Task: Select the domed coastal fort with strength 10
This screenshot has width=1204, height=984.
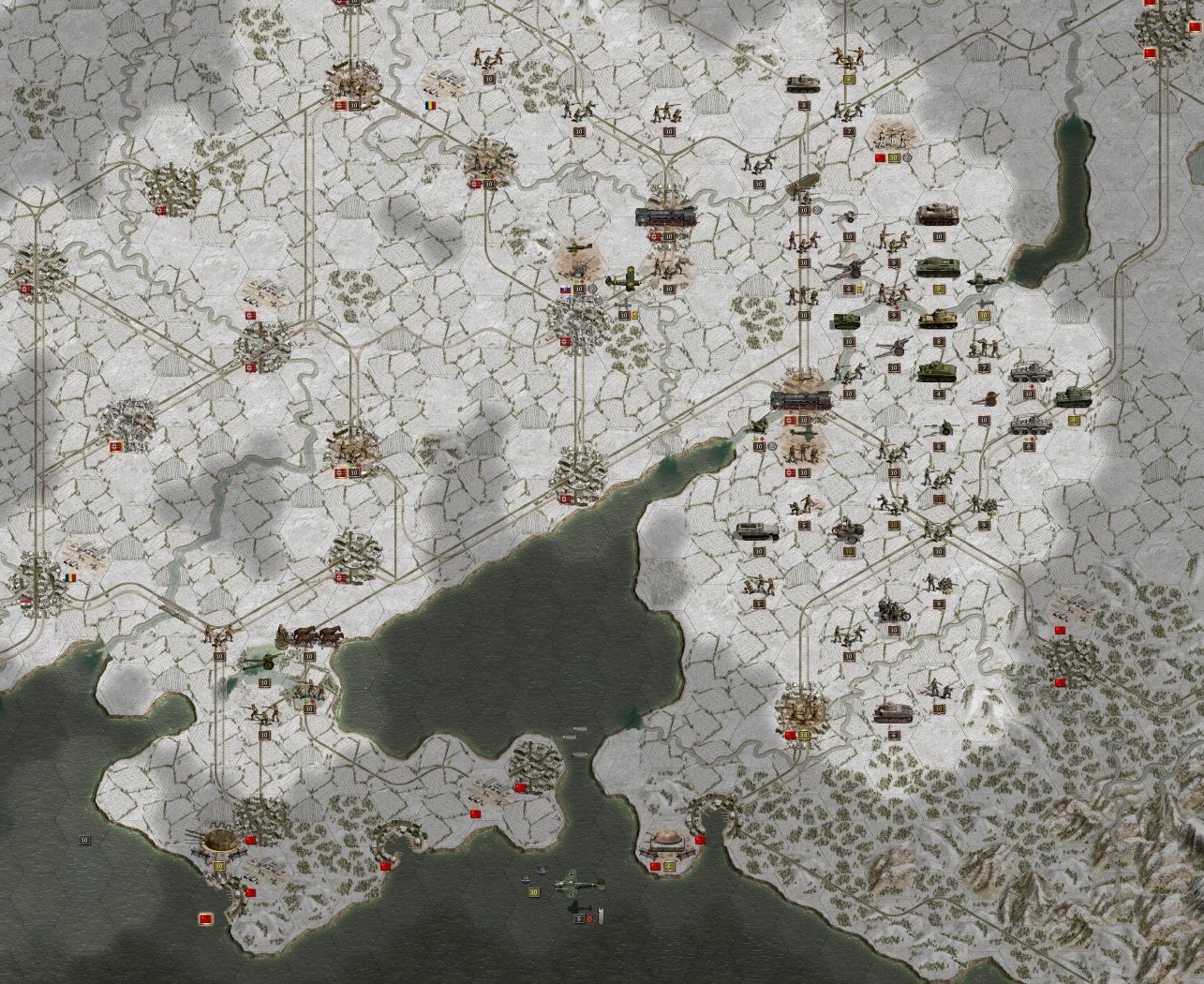Action: tap(219, 842)
